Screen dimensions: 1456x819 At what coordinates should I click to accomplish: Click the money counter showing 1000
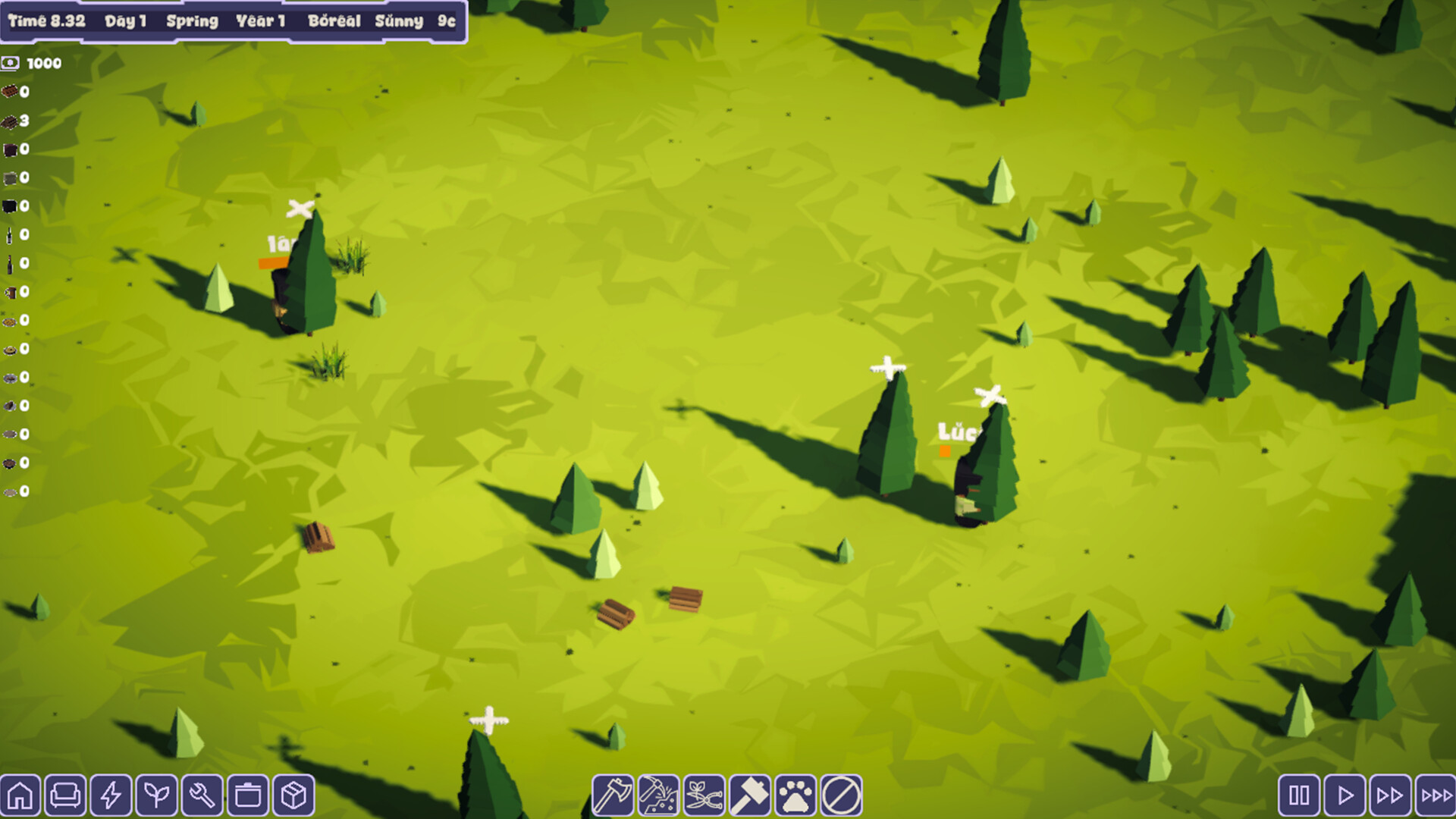[x=32, y=64]
